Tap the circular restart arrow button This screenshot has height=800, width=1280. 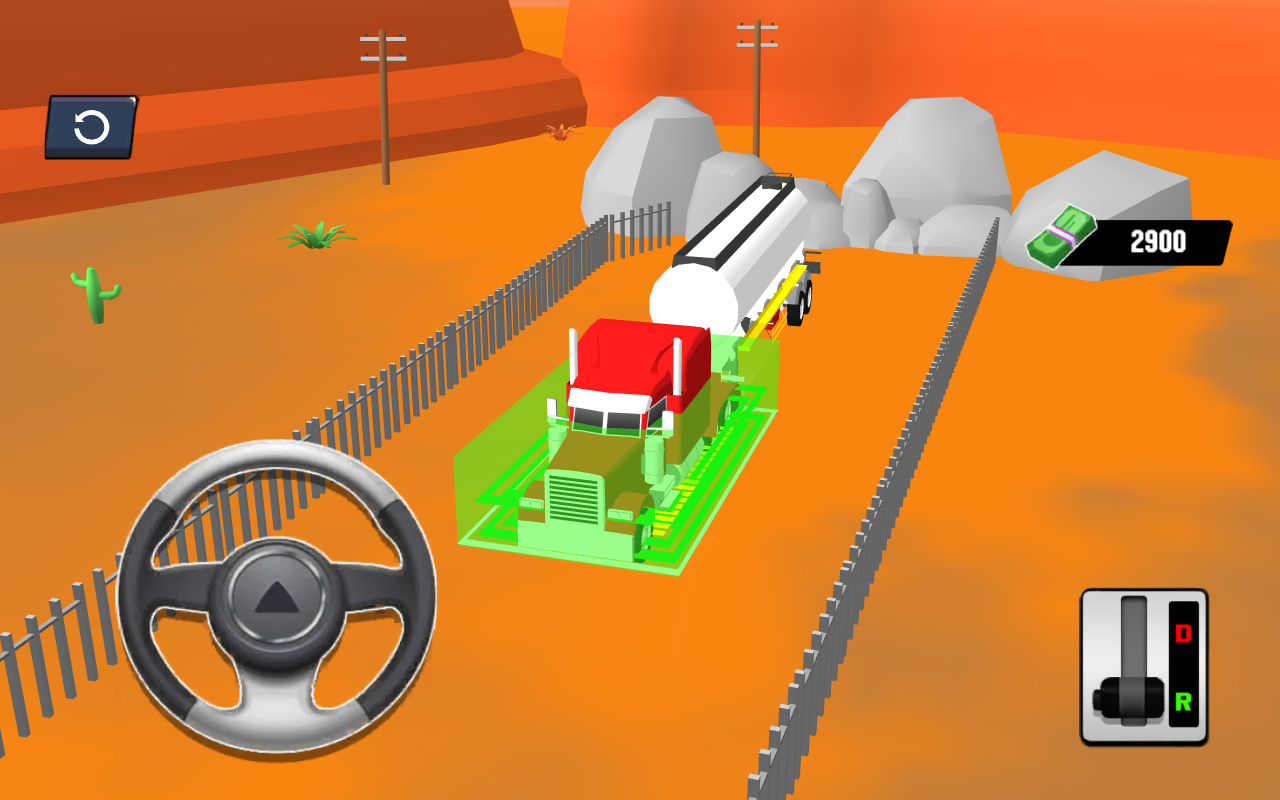[91, 127]
